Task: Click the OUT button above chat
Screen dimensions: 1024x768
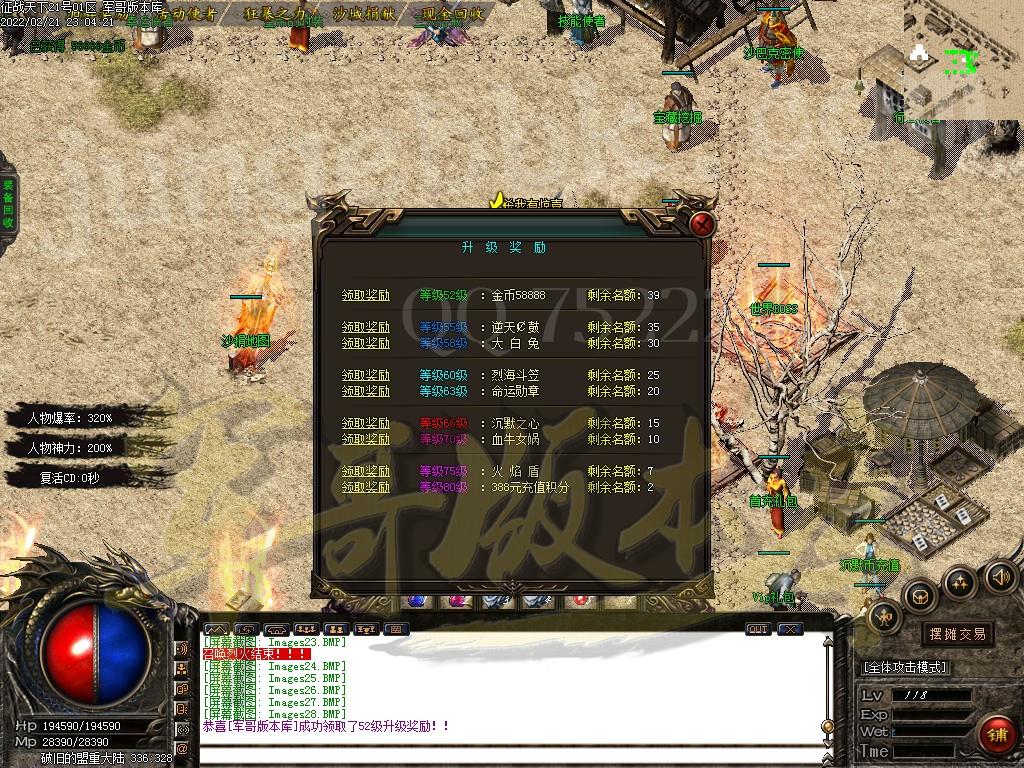Action: (x=758, y=629)
